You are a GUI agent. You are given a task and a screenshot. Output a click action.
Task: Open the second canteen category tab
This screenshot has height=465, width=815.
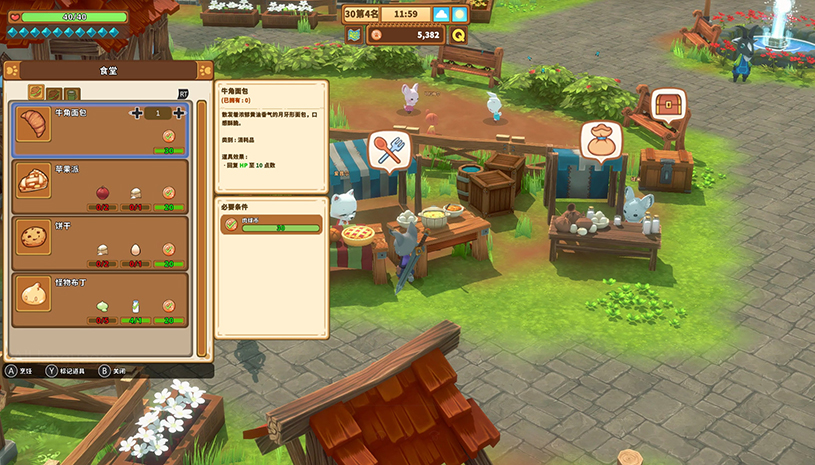coord(53,93)
